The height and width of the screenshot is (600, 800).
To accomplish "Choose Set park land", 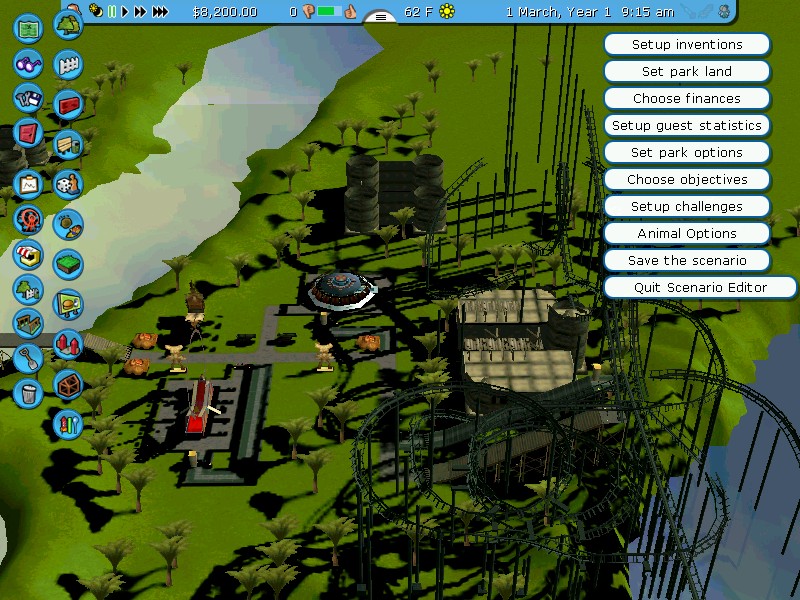I will point(687,72).
